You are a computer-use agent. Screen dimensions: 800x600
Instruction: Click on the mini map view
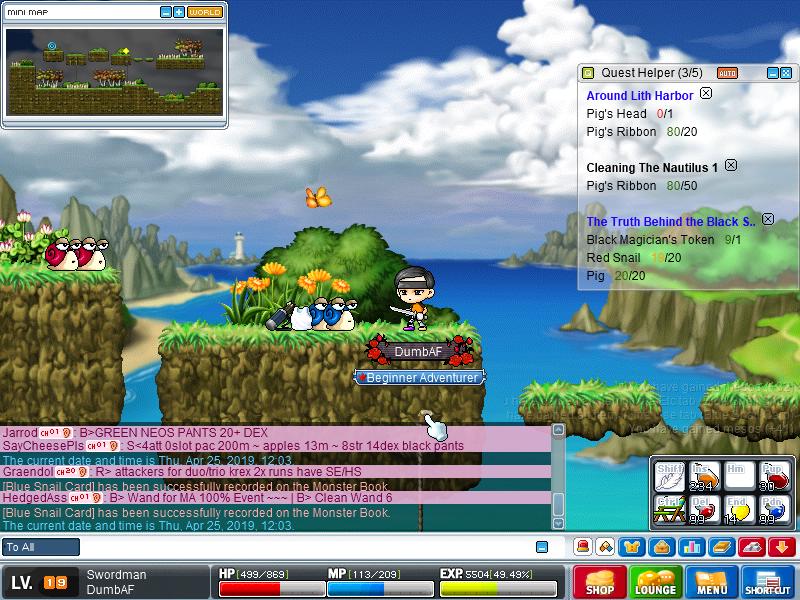click(x=114, y=72)
